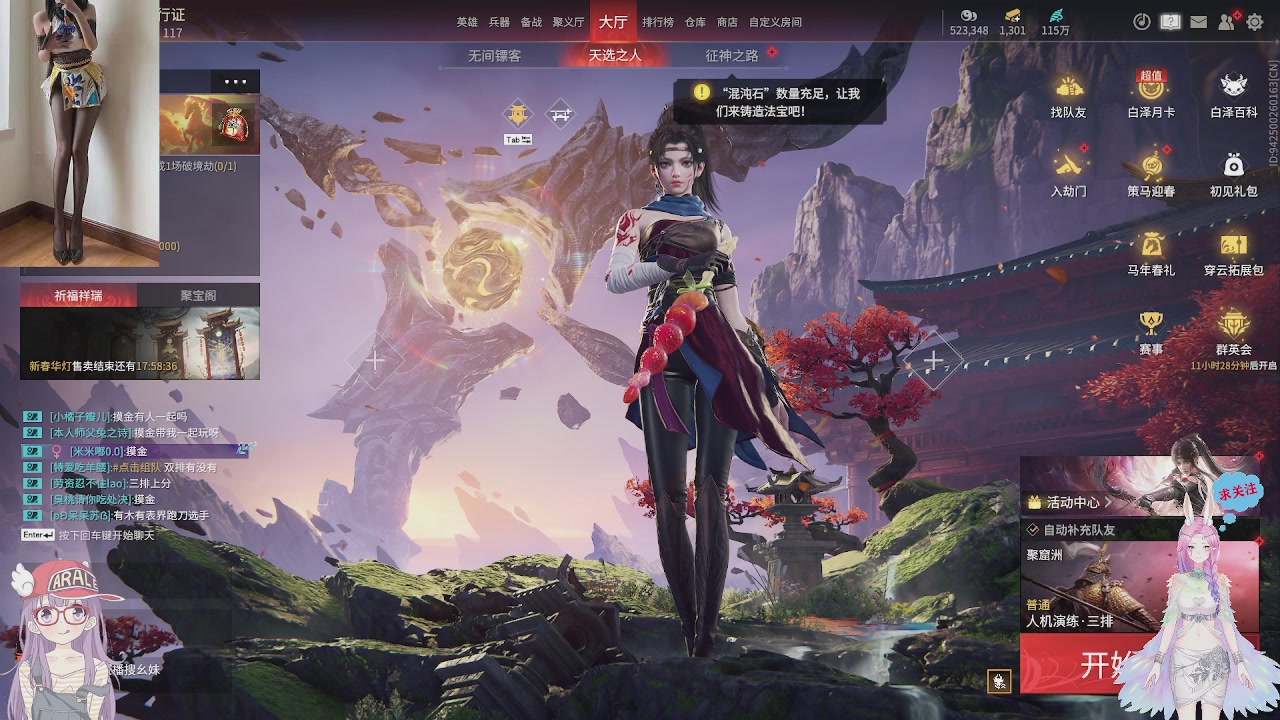Open the 白泽百科 encyclopedia
The height and width of the screenshot is (720, 1280).
coord(1234,95)
